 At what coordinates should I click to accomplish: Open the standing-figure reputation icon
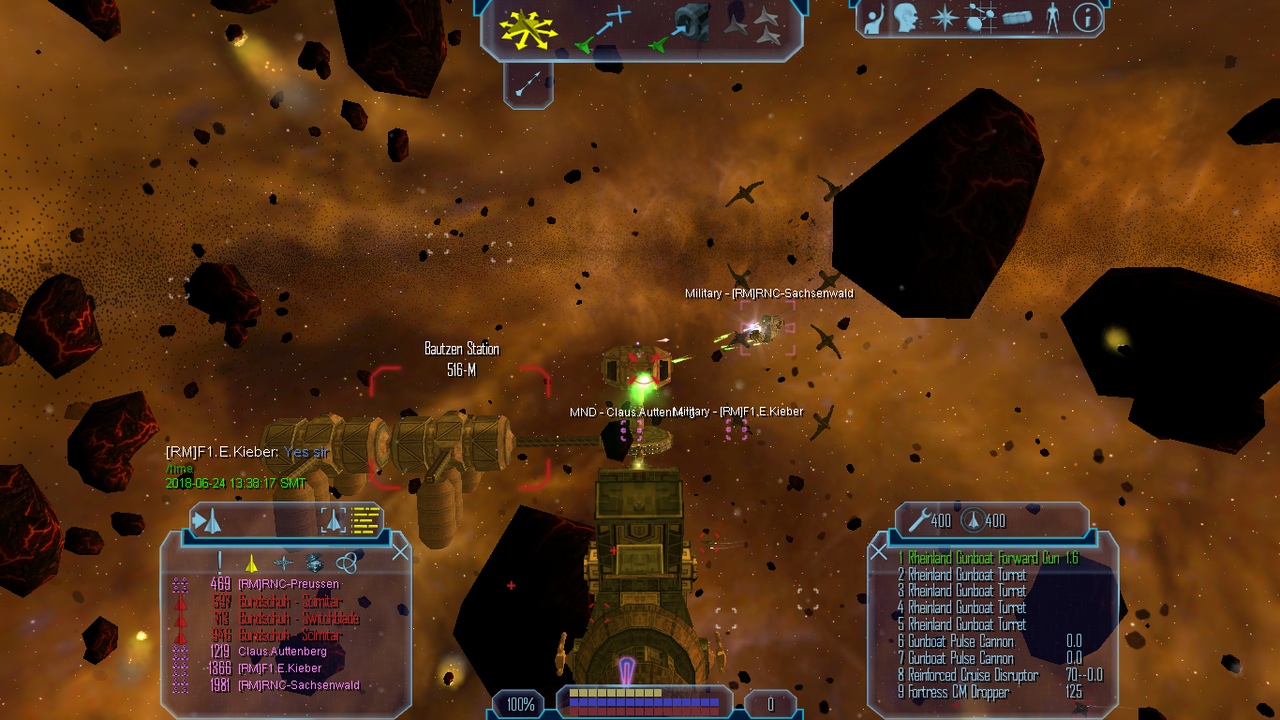pyautogui.click(x=1052, y=18)
